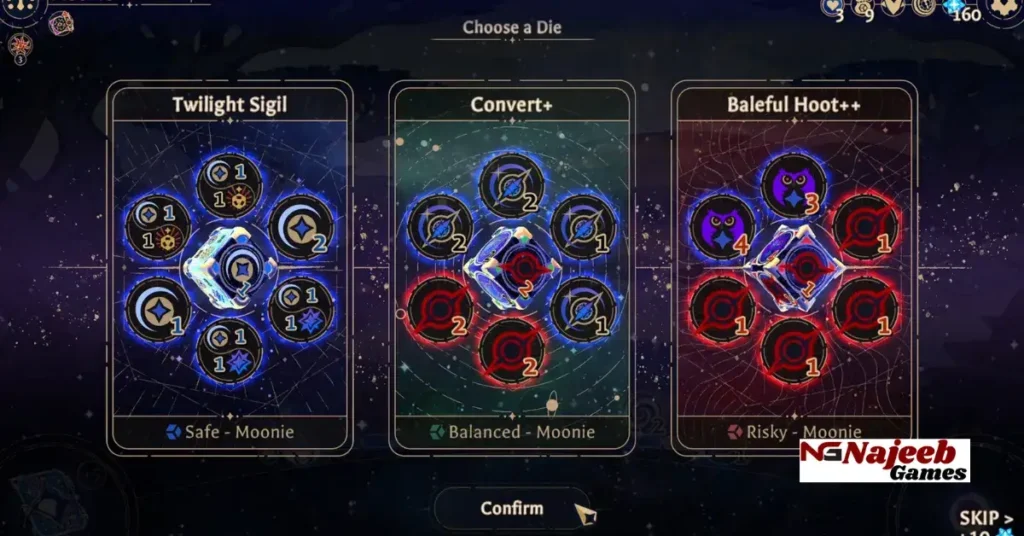Click the dice bag icon at top left
Image resolution: width=1024 pixels, height=536 pixels.
coord(61,22)
